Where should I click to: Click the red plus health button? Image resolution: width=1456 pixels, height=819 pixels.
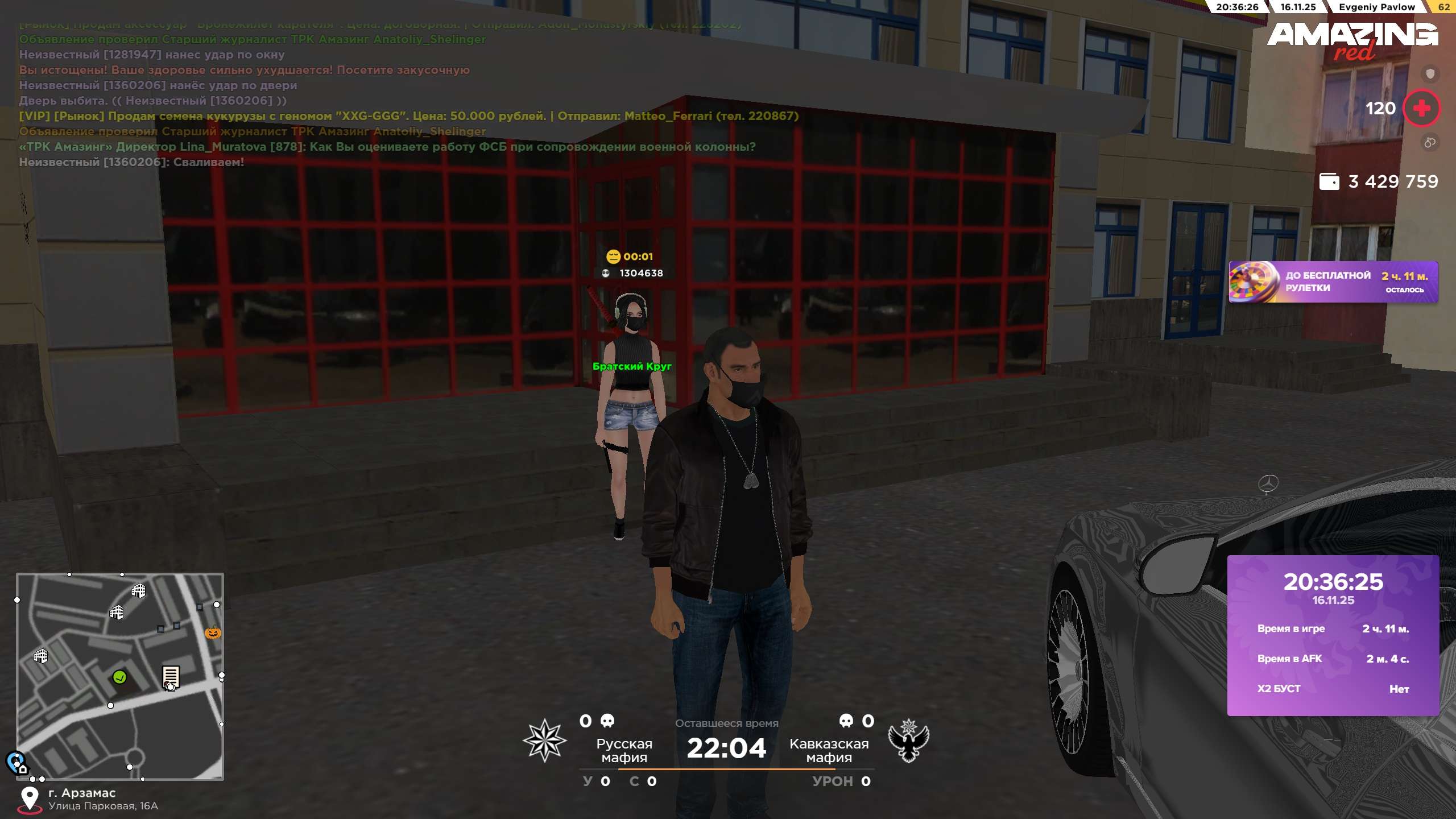point(1421,108)
